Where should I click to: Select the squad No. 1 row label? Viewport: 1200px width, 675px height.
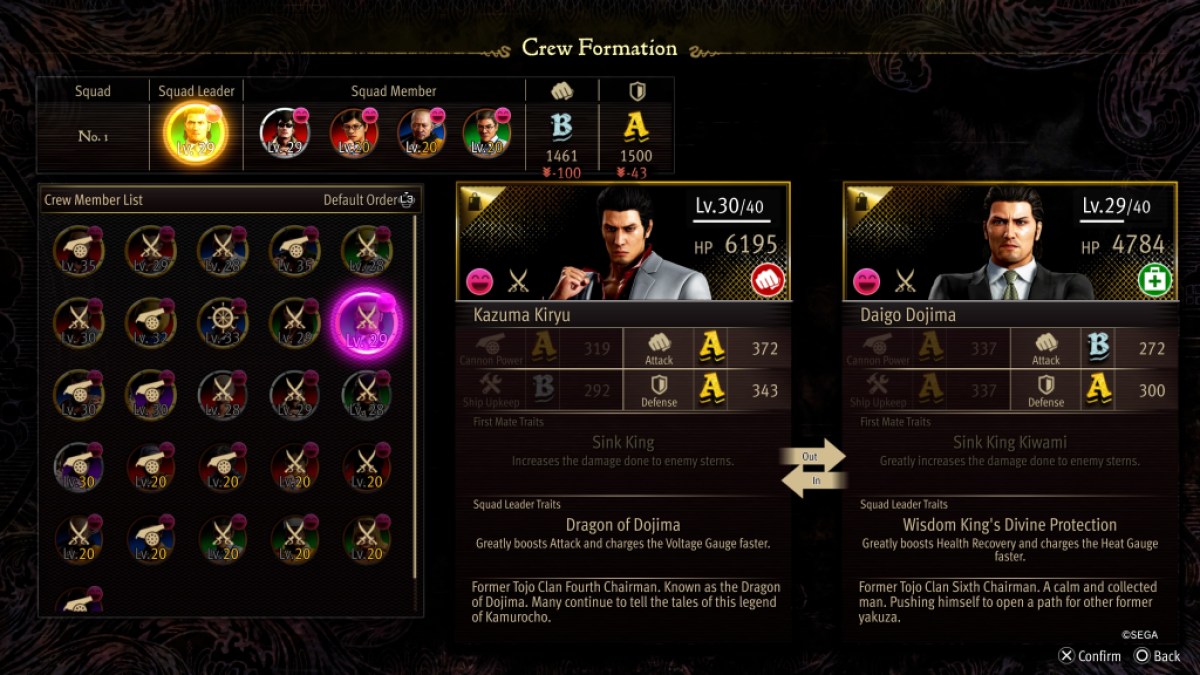pos(93,136)
